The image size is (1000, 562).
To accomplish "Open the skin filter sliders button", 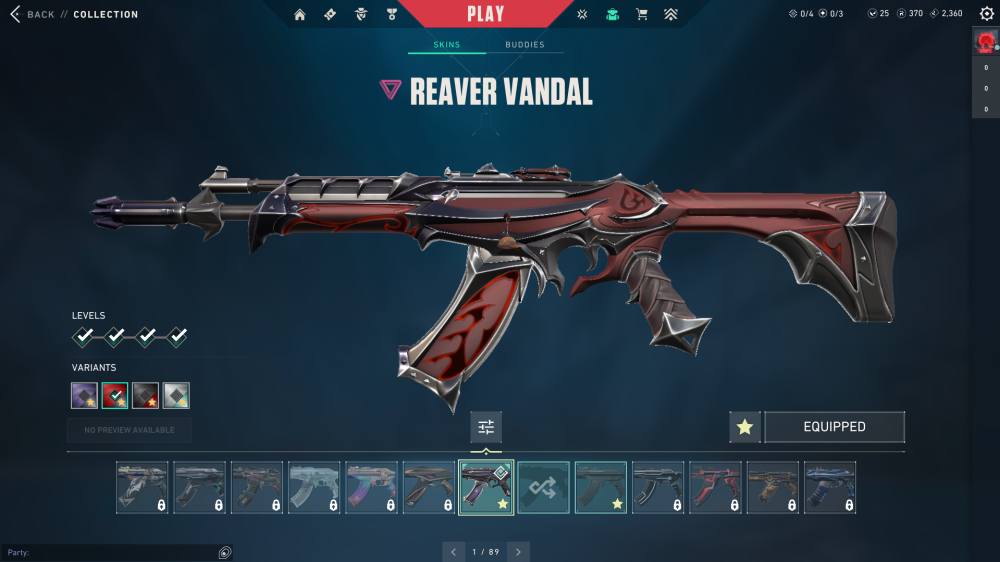I will [x=486, y=427].
